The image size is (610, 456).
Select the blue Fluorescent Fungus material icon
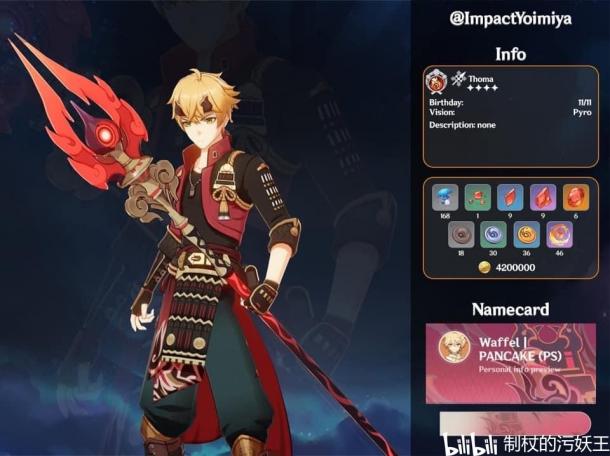pos(445,197)
